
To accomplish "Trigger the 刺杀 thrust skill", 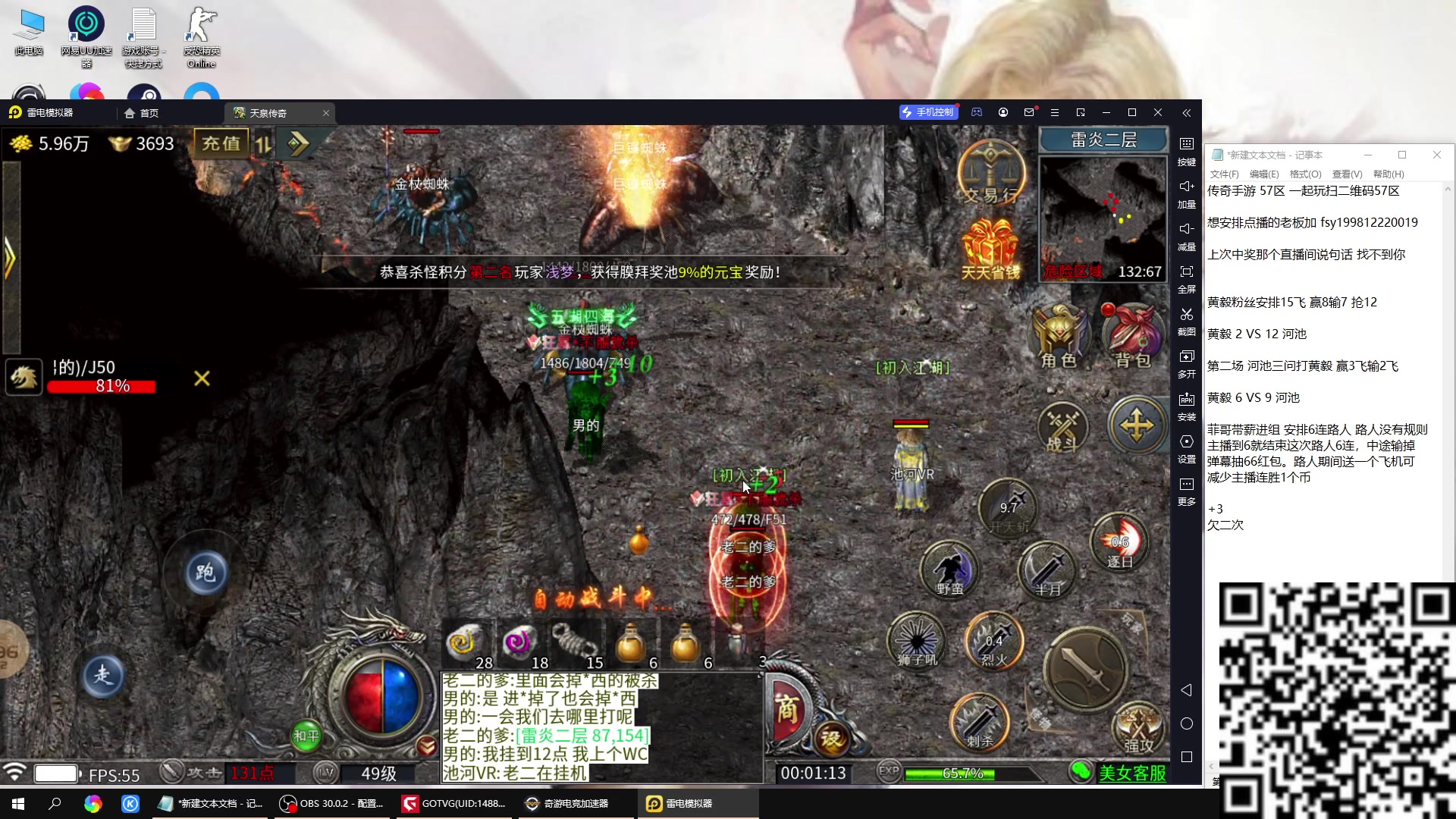I will coord(980,722).
